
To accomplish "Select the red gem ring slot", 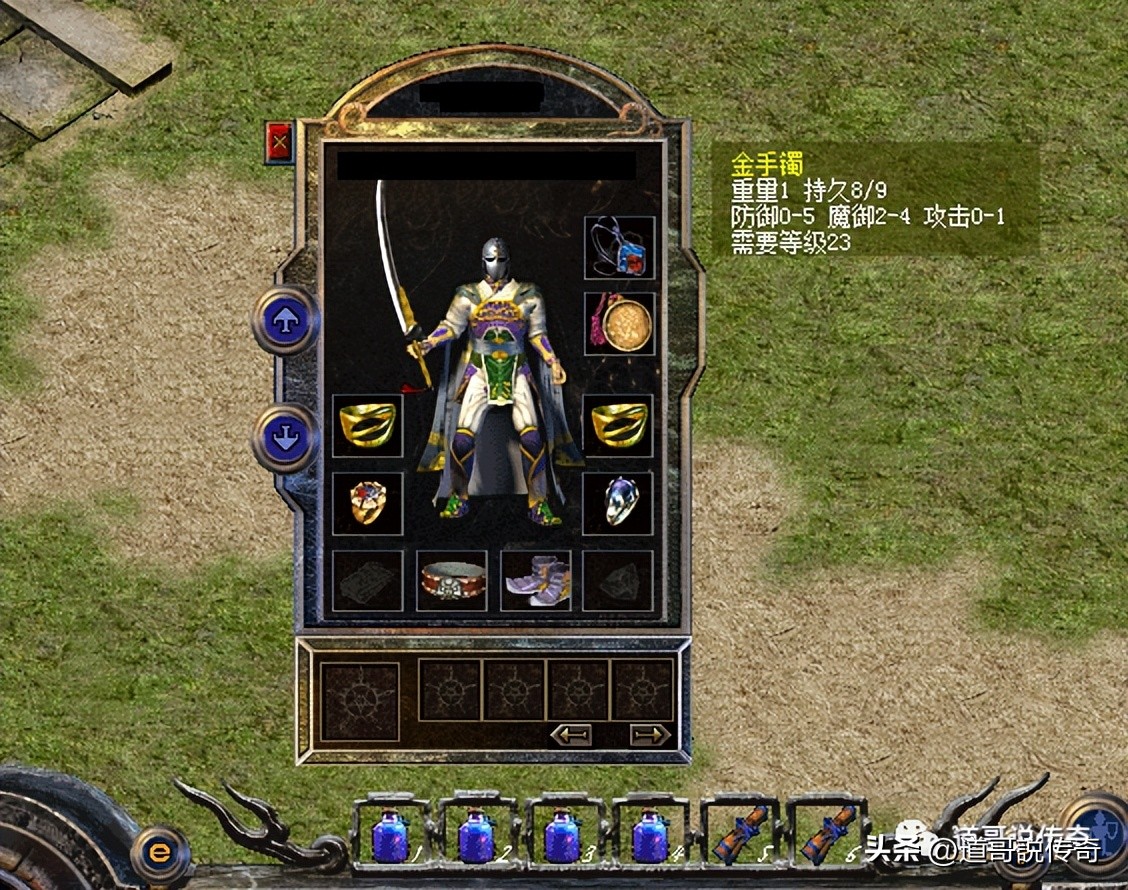I will (367, 503).
